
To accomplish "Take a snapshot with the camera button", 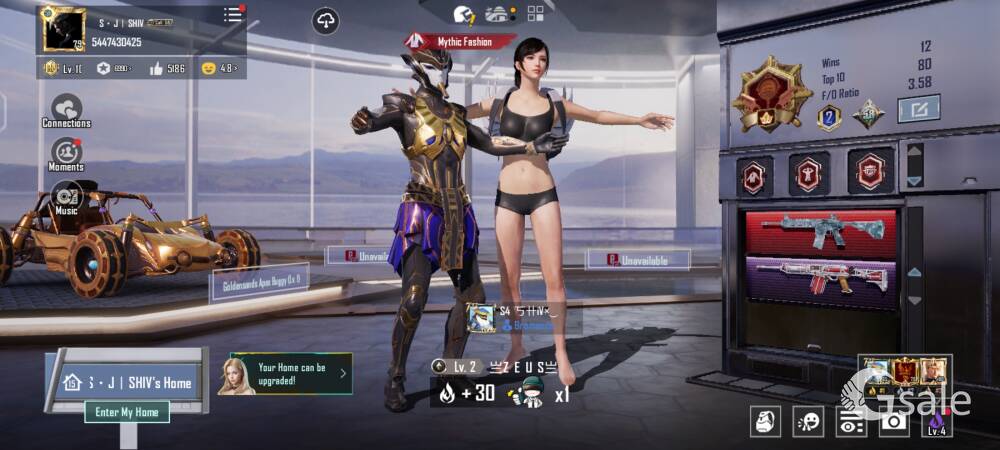I will [x=892, y=422].
